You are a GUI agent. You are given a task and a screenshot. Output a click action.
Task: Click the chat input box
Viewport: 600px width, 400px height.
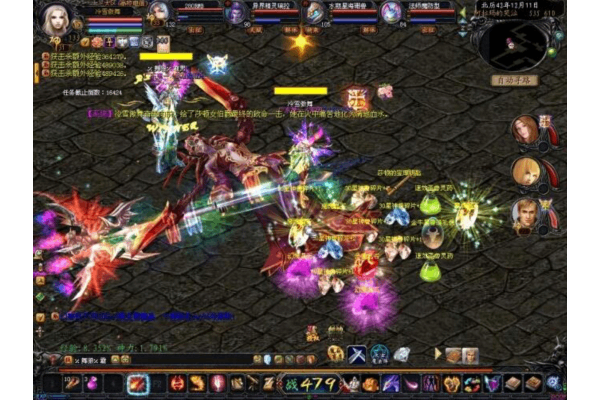point(150,358)
